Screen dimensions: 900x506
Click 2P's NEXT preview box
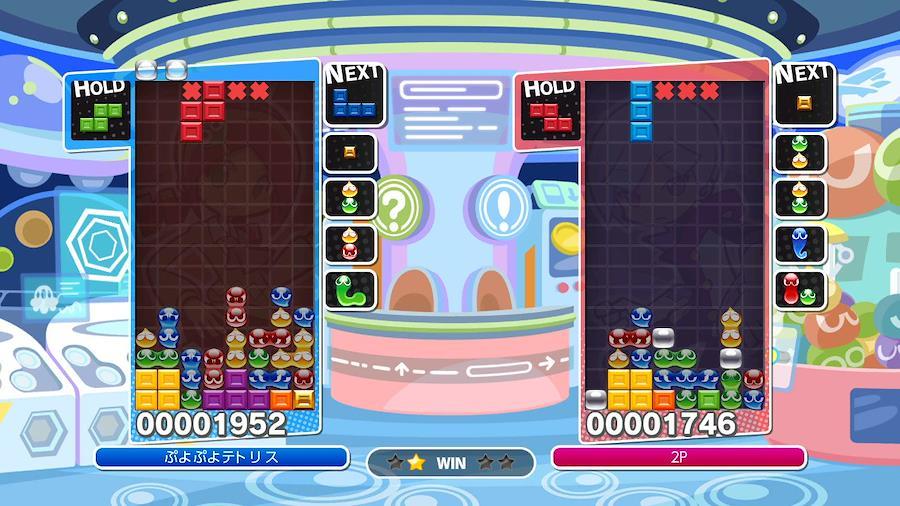coord(804,97)
